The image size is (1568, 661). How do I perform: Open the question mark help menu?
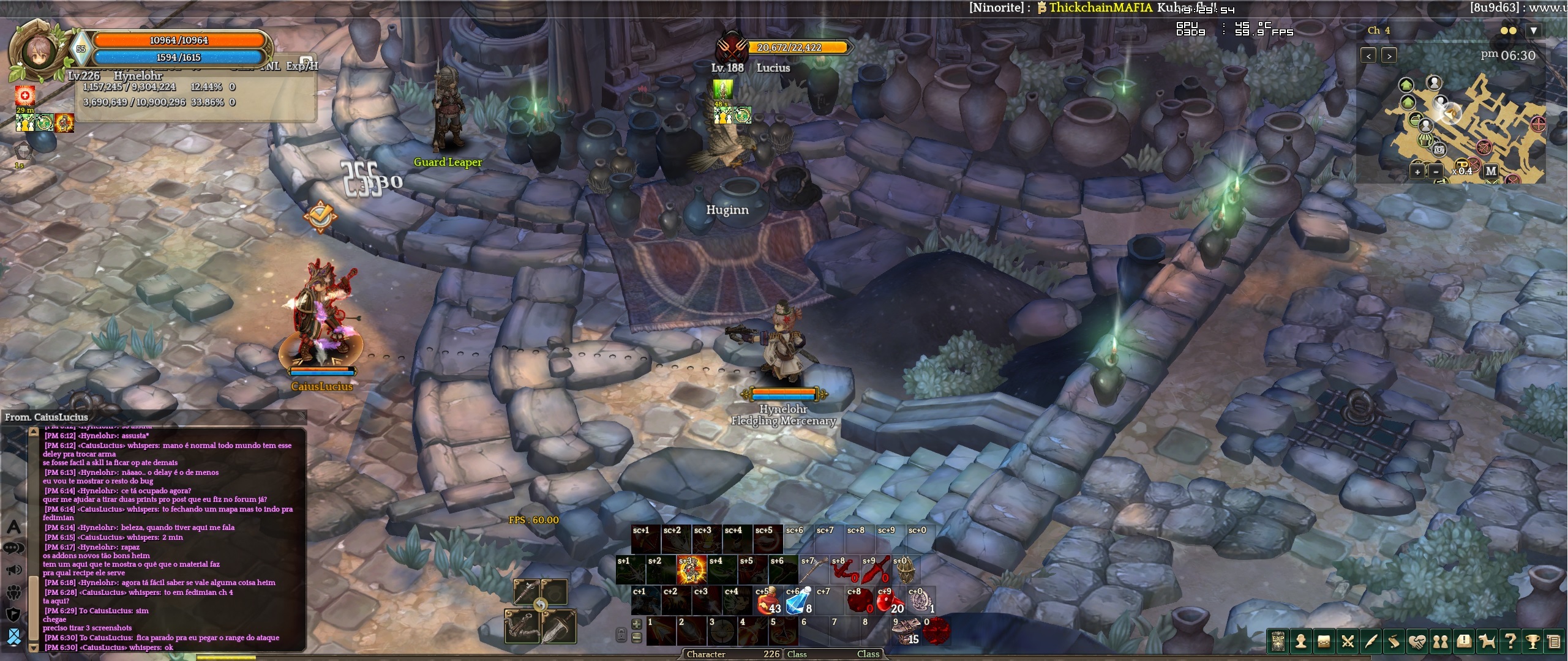[1510, 641]
